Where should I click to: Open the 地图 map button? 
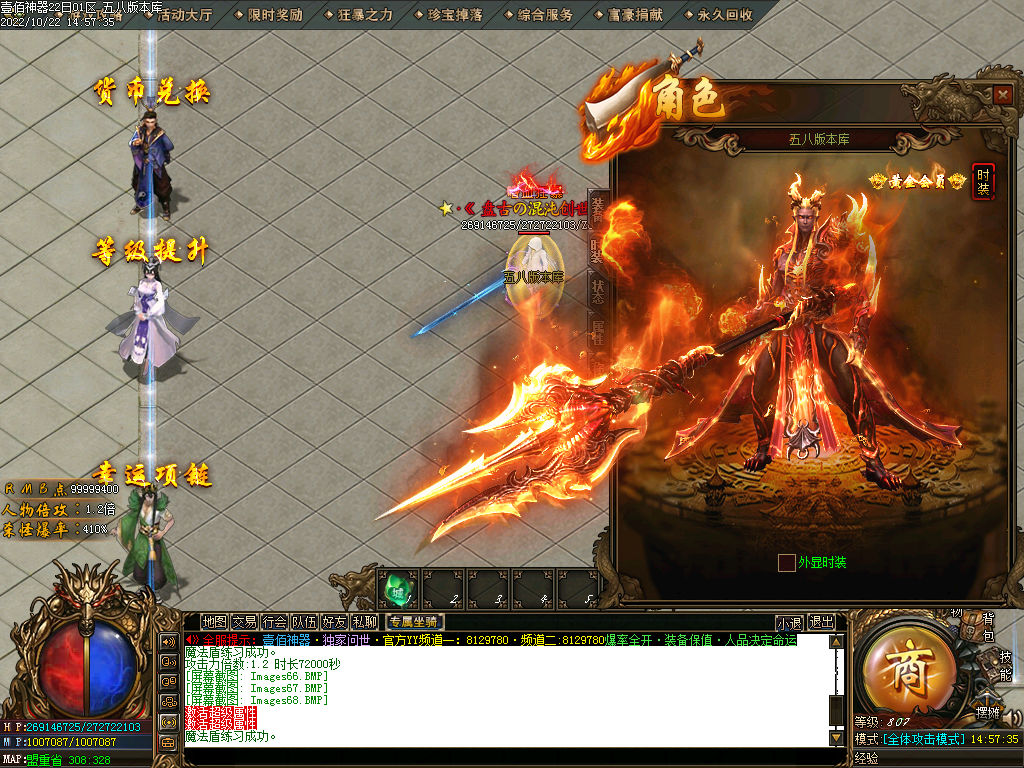214,622
